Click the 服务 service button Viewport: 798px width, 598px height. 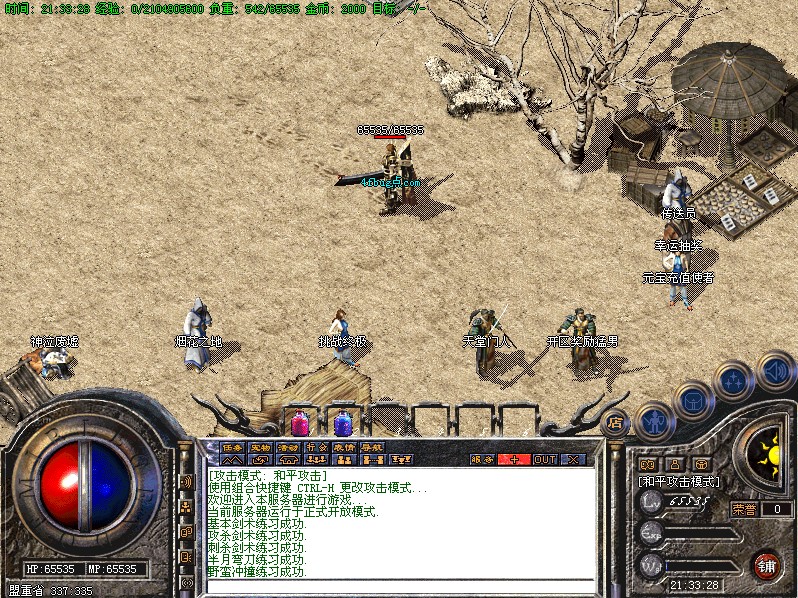(483, 459)
